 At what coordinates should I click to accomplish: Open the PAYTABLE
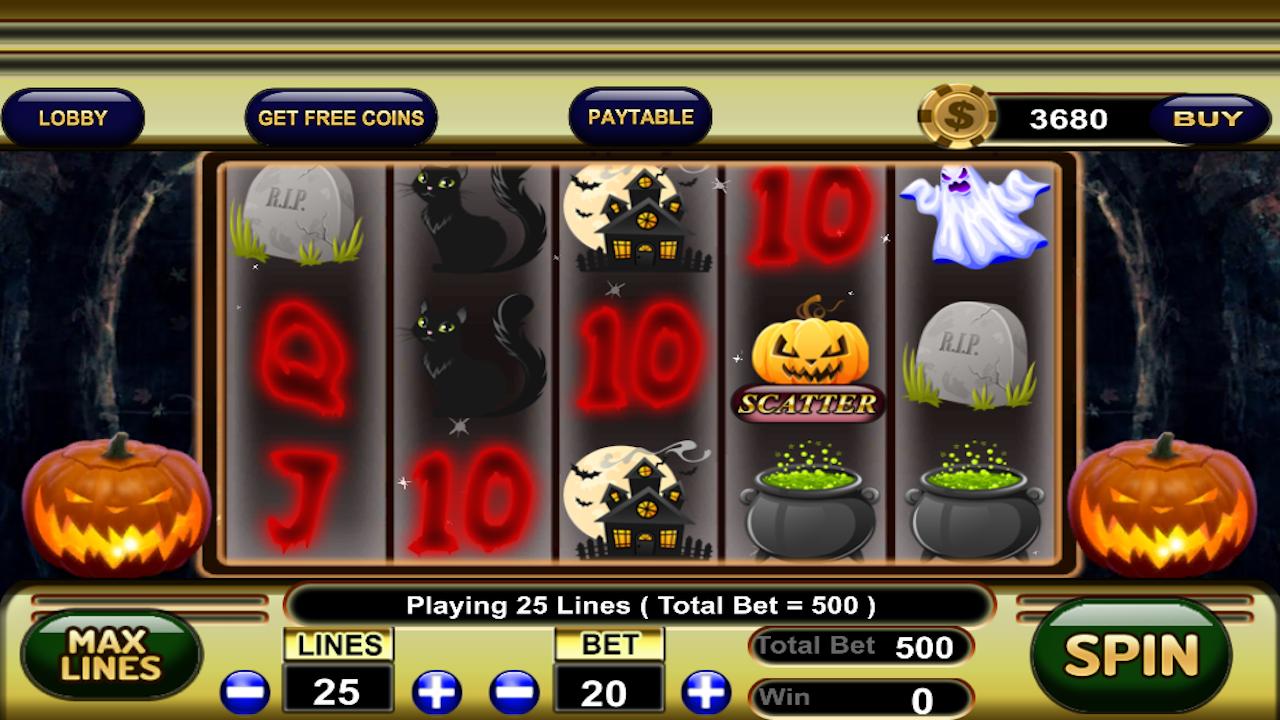click(x=640, y=116)
